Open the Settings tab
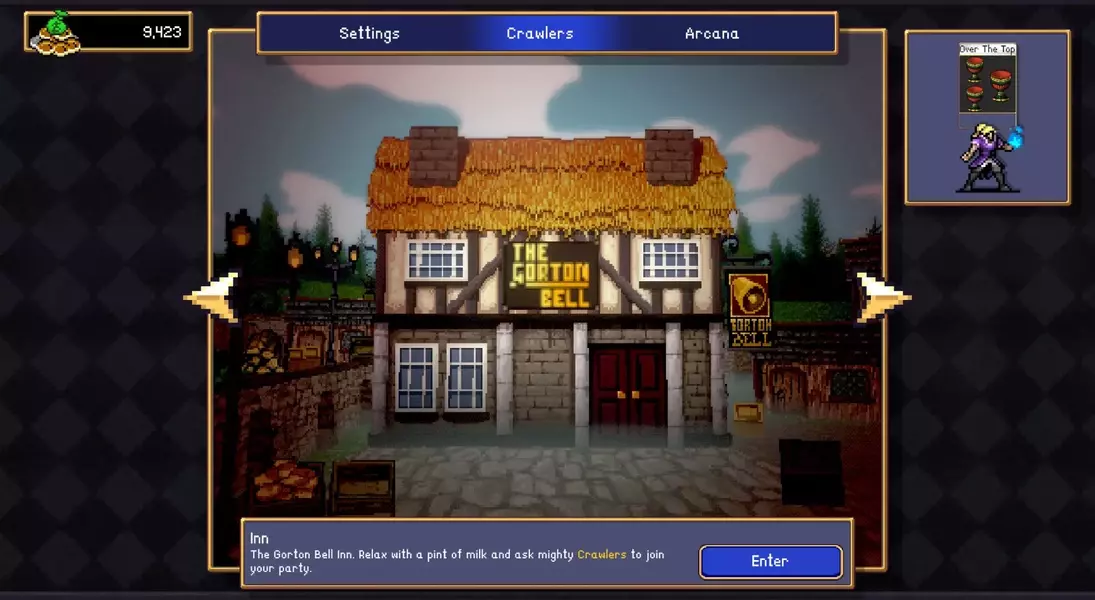The width and height of the screenshot is (1095, 600). pyautogui.click(x=369, y=33)
